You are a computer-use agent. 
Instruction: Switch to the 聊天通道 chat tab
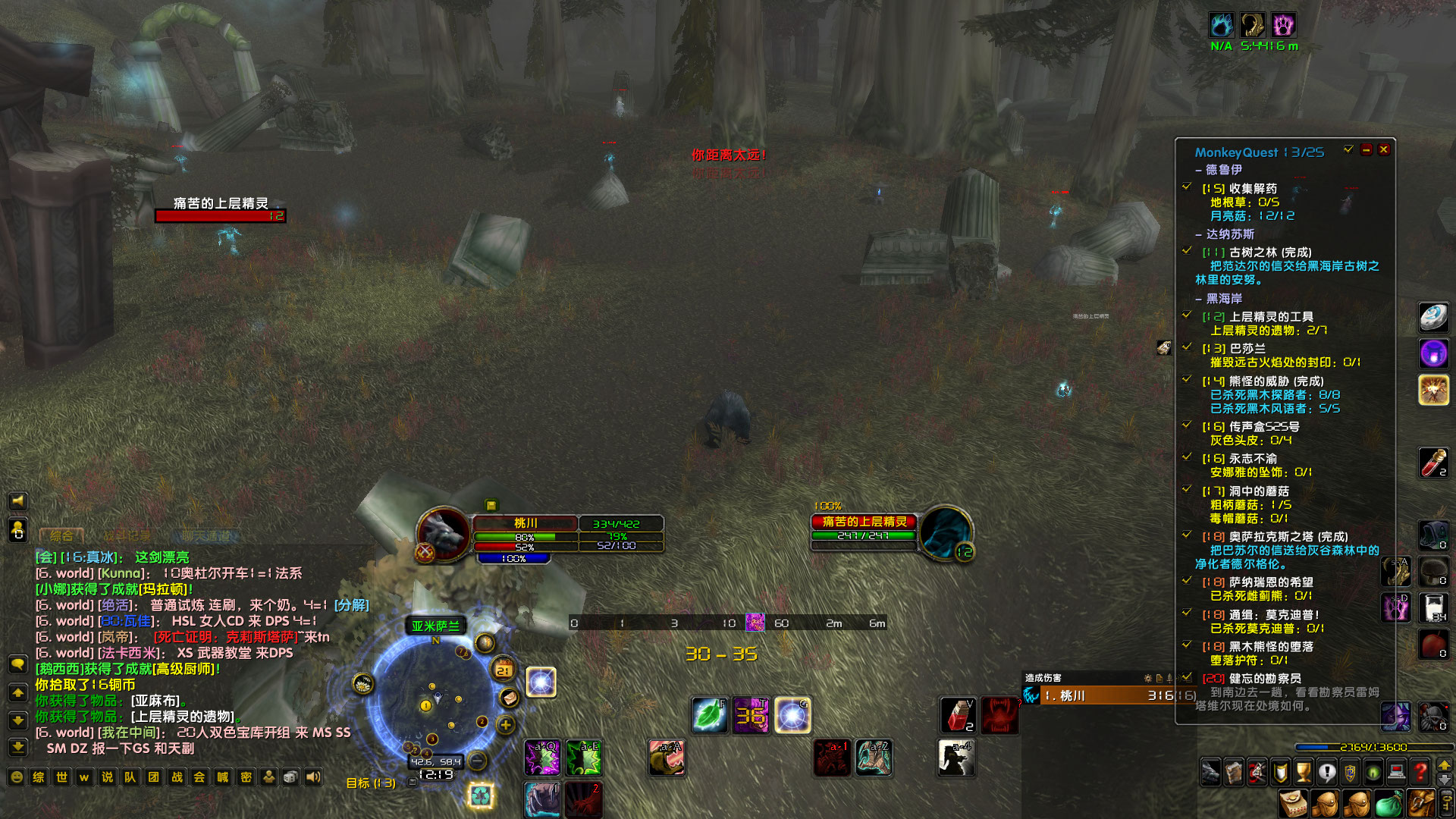(x=206, y=534)
